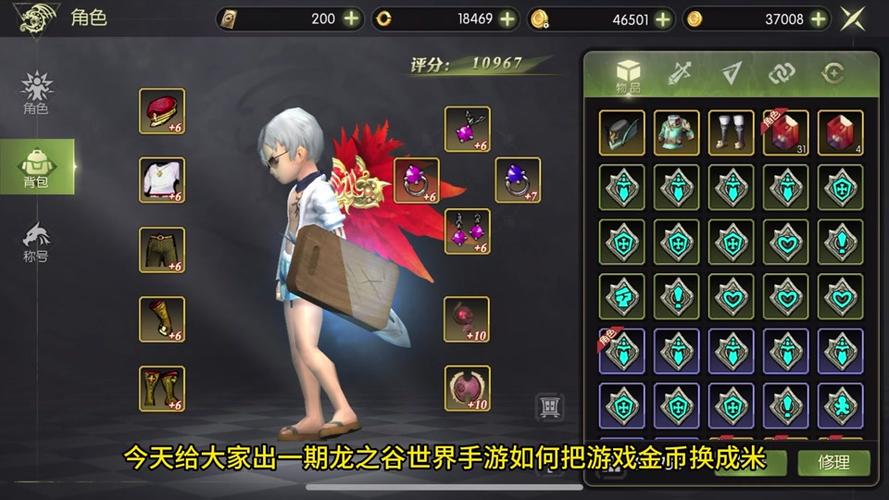Open the paper-plane arrow bag tab
The width and height of the screenshot is (889, 500).
(732, 73)
